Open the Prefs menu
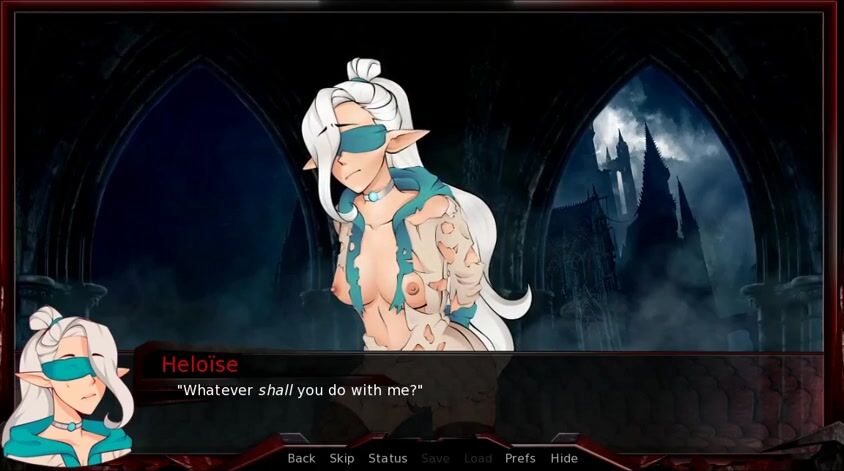This screenshot has width=844, height=471. click(x=520, y=458)
